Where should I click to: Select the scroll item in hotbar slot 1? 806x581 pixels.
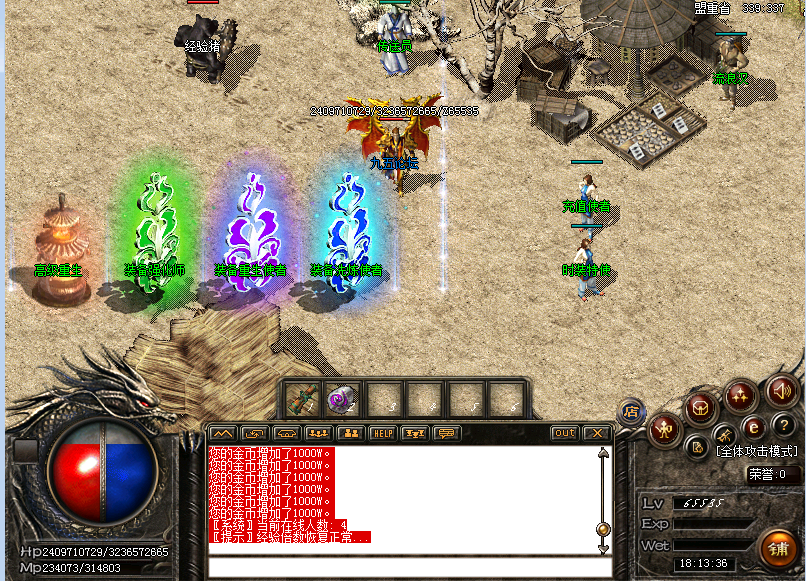pyautogui.click(x=302, y=400)
